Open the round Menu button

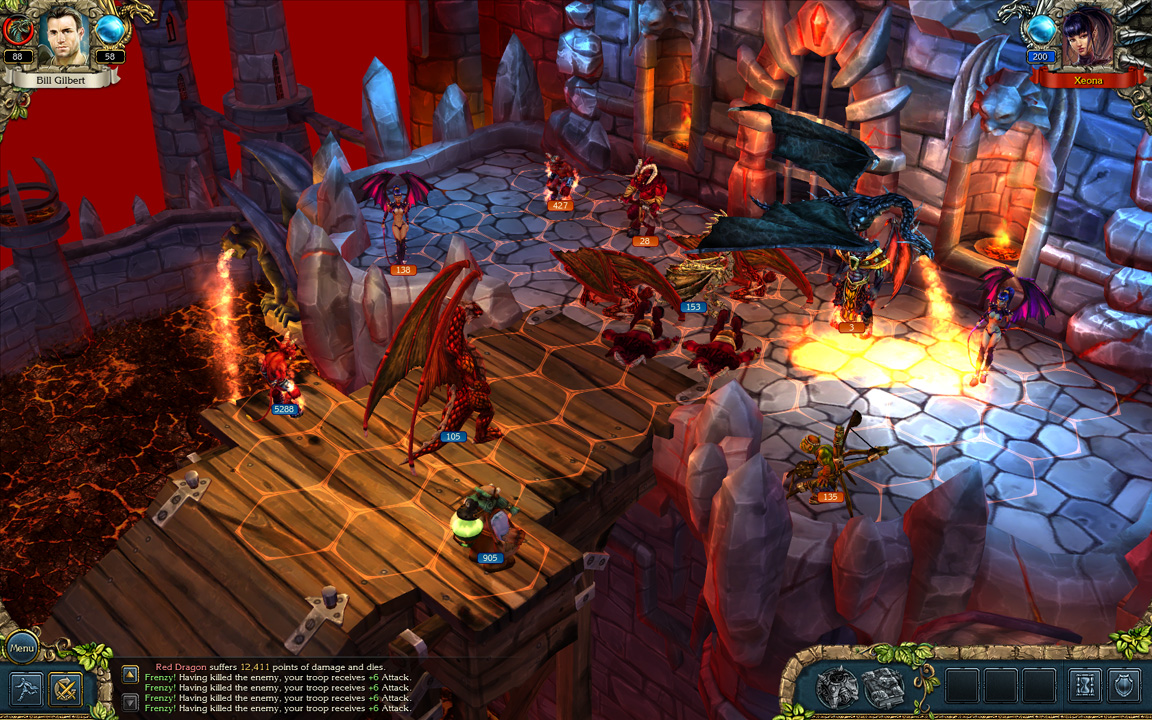click(22, 647)
